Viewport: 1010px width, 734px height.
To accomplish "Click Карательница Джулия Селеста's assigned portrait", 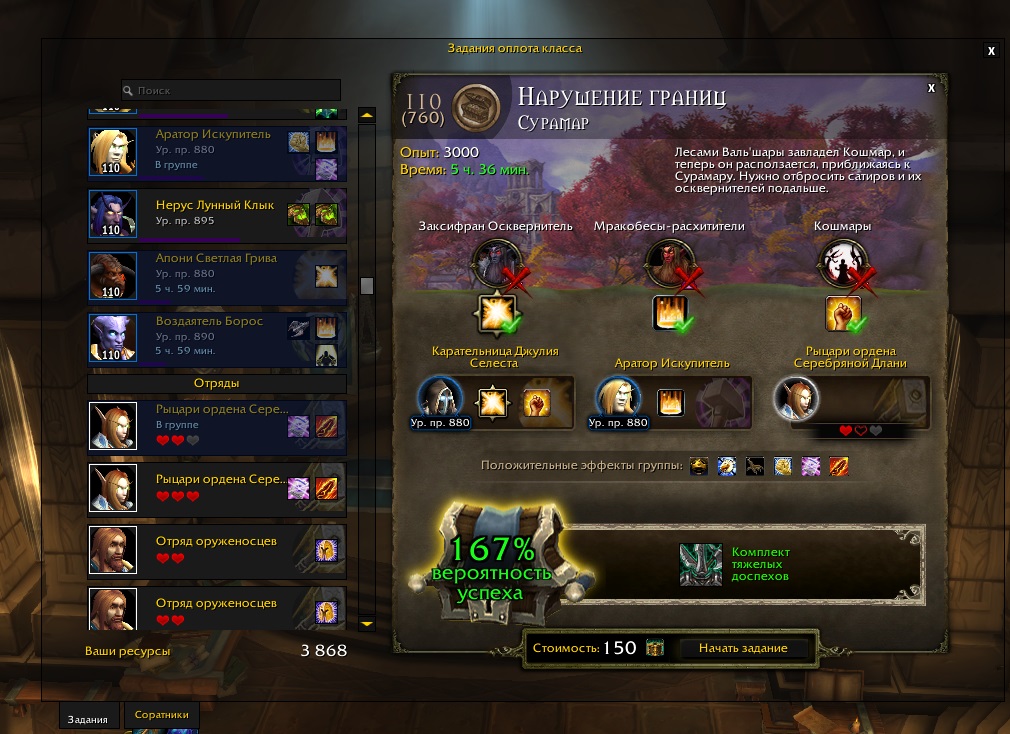I will tap(438, 400).
